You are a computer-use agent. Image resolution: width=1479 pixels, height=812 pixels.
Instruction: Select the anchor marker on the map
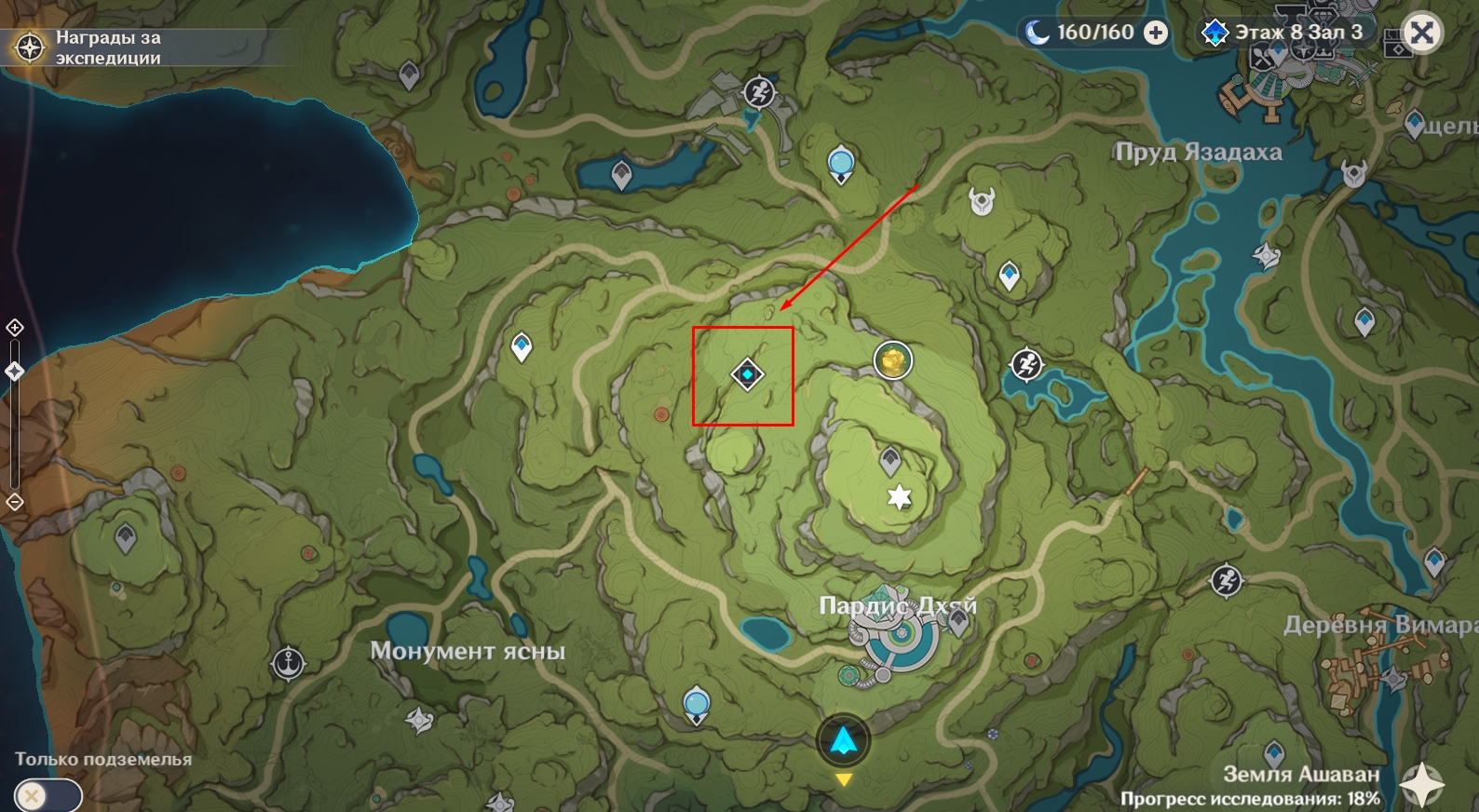click(289, 664)
